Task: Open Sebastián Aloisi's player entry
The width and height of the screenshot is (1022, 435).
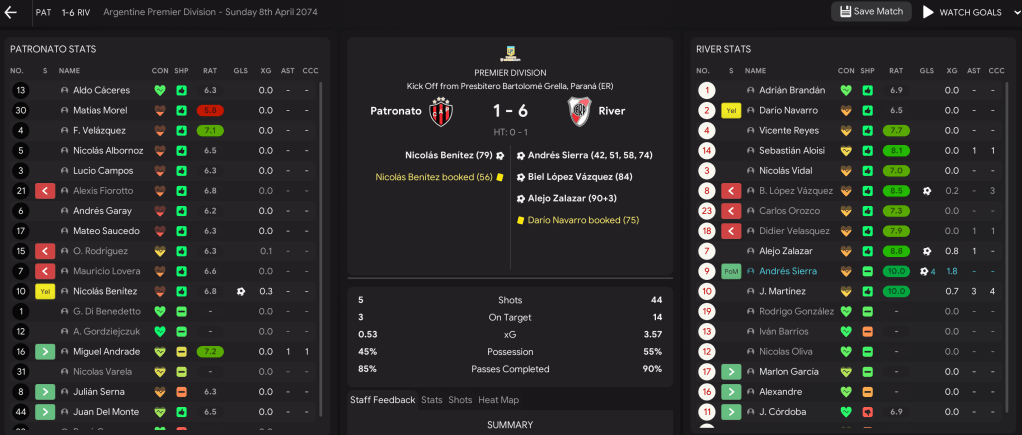Action: [x=787, y=150]
